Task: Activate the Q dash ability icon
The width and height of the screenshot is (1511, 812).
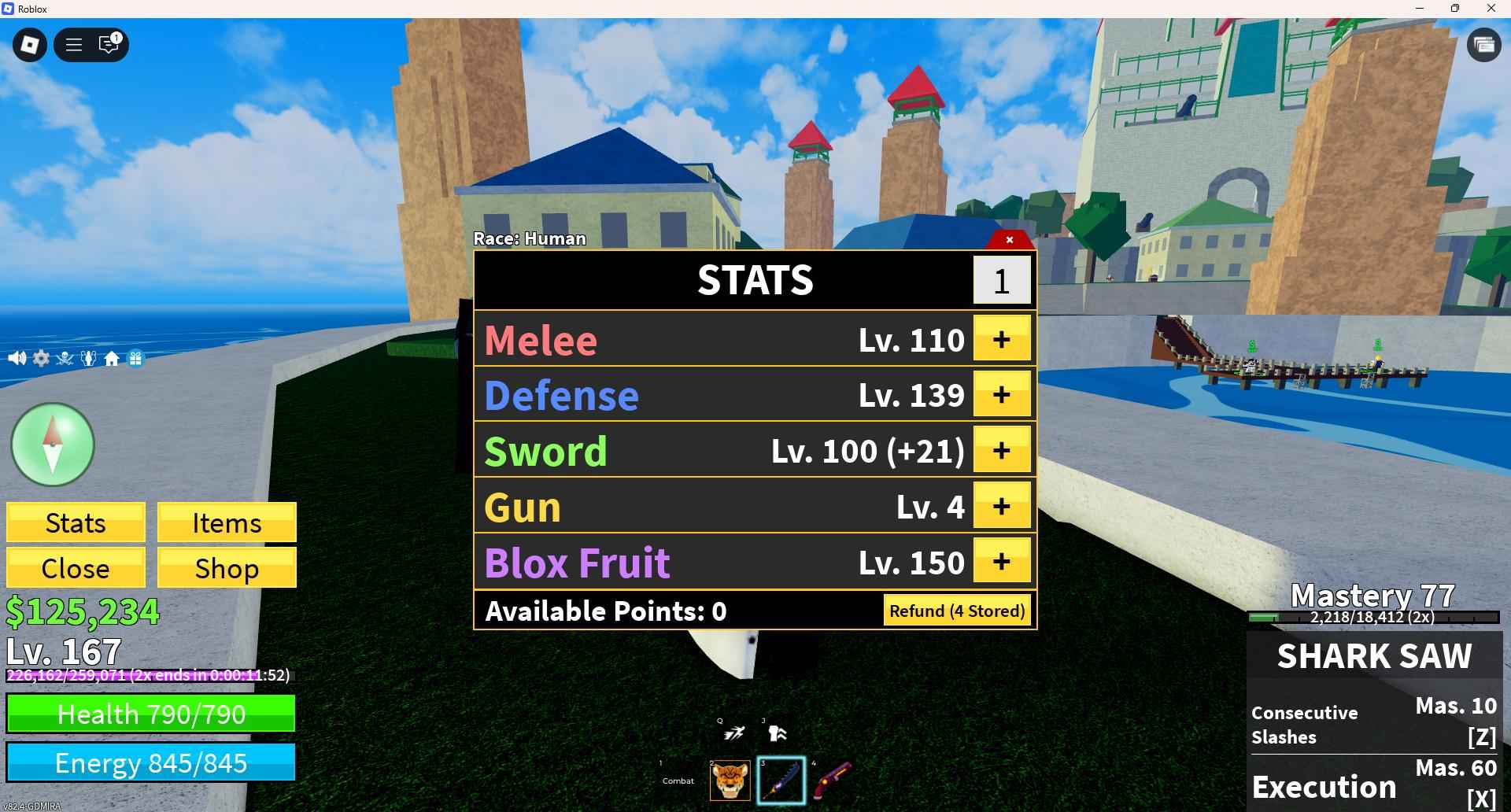Action: point(732,732)
